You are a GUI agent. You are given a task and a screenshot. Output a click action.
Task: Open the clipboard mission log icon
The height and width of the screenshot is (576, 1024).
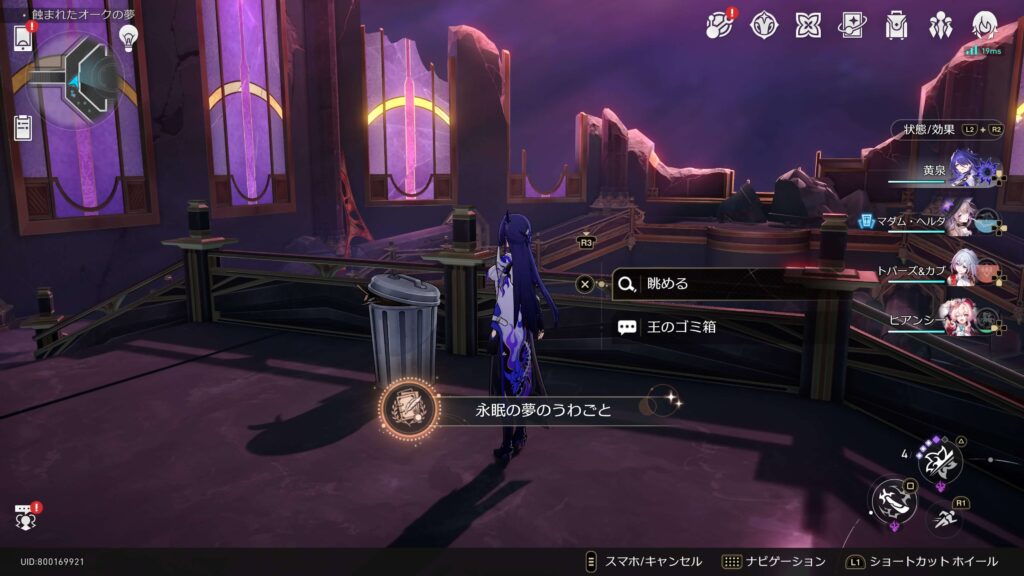23,127
